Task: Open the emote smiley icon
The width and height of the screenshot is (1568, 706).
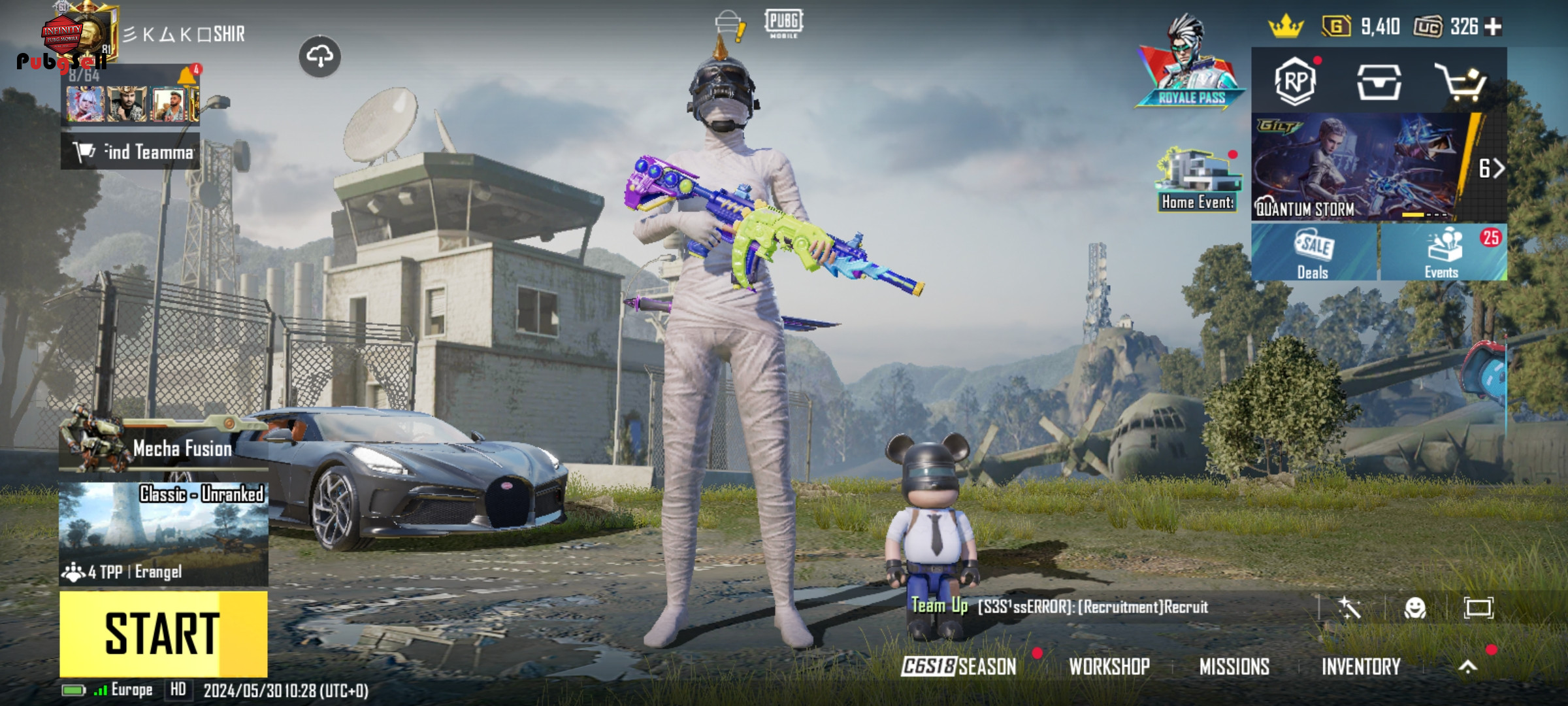Action: coord(1414,608)
